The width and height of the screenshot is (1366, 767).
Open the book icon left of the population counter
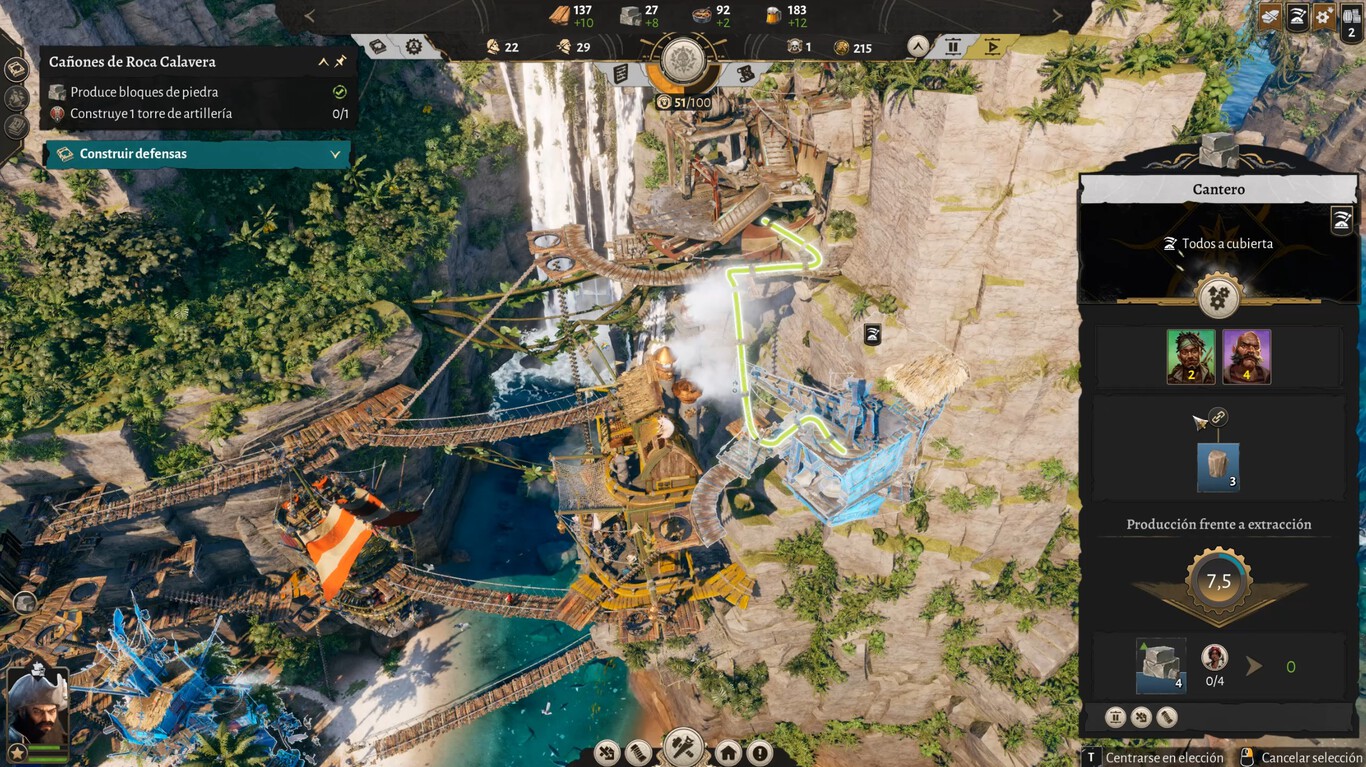(x=377, y=46)
